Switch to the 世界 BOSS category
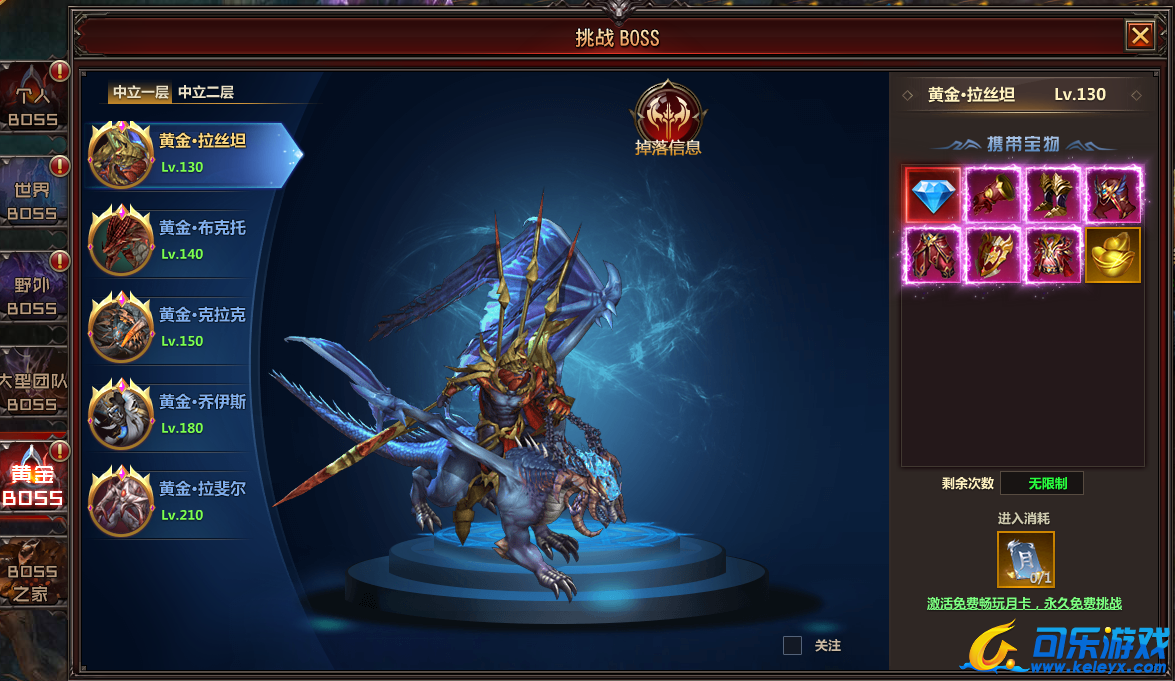 pyautogui.click(x=33, y=199)
